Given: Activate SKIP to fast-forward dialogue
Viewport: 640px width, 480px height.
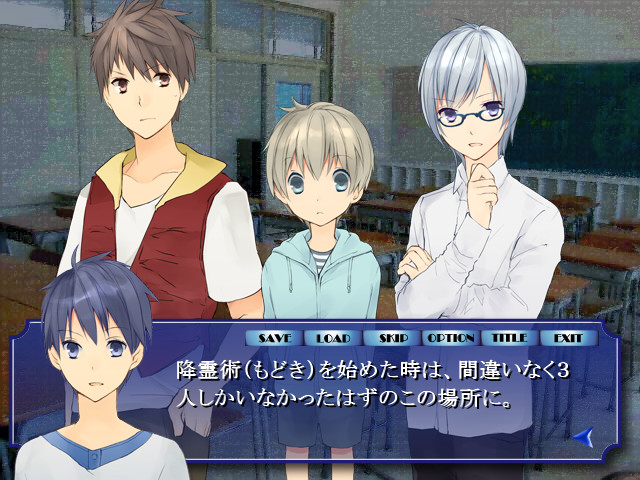Looking at the screenshot, I should 387,338.
